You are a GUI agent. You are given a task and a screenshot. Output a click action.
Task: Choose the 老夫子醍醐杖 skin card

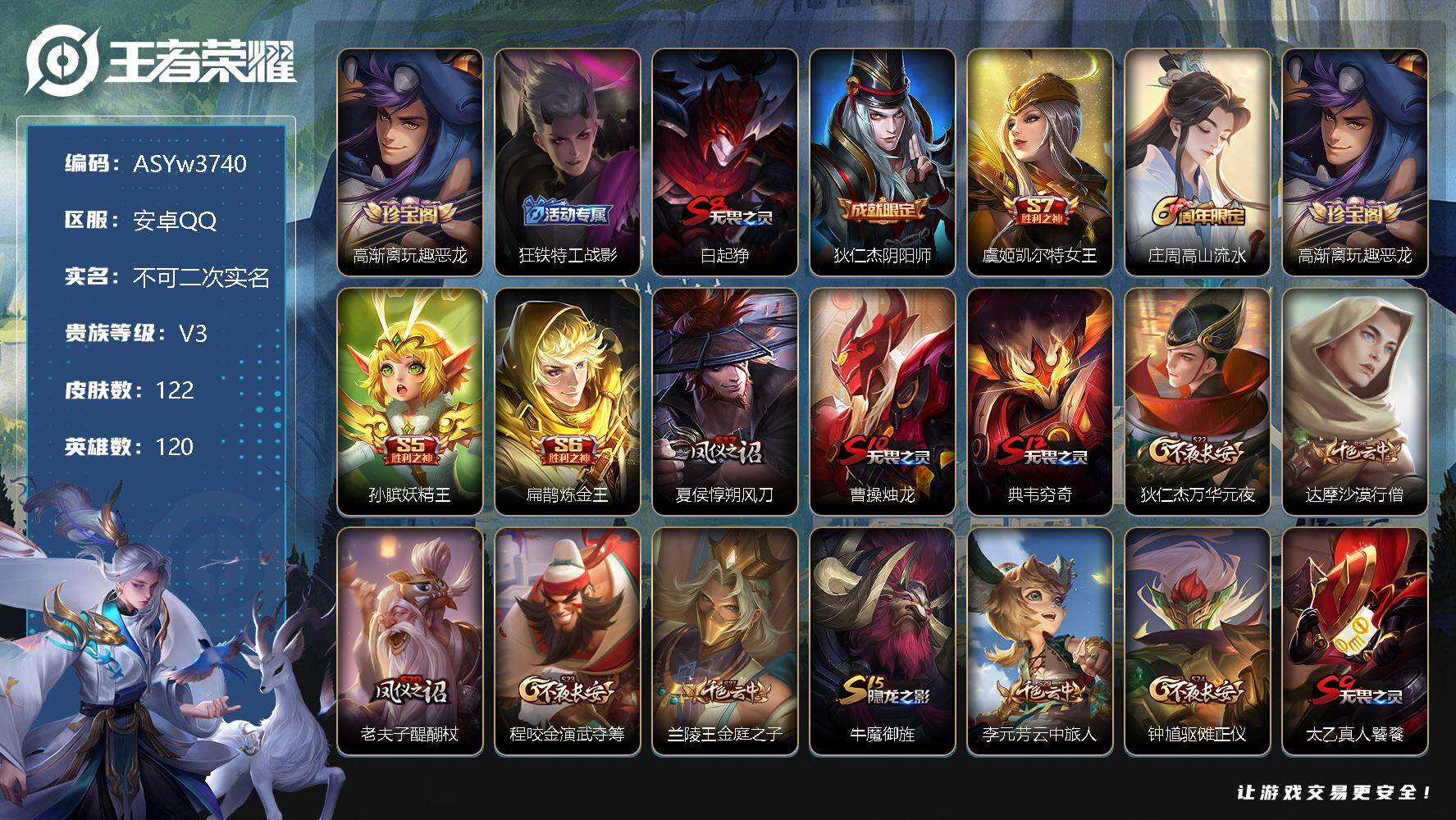coord(410,641)
